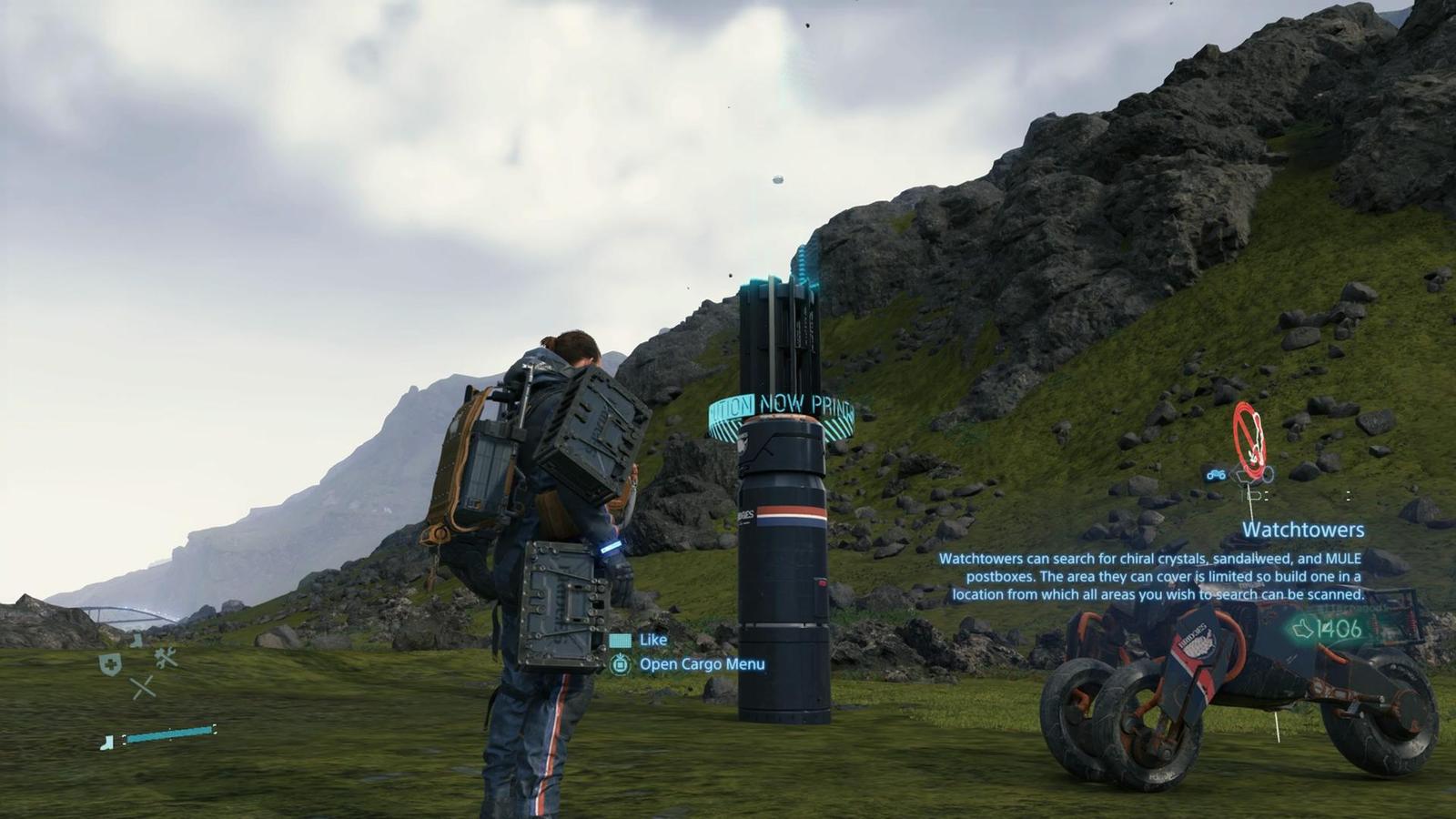This screenshot has width=1456, height=819.
Task: Click the boot footwear icon upper-left HUD
Action: [x=136, y=640]
